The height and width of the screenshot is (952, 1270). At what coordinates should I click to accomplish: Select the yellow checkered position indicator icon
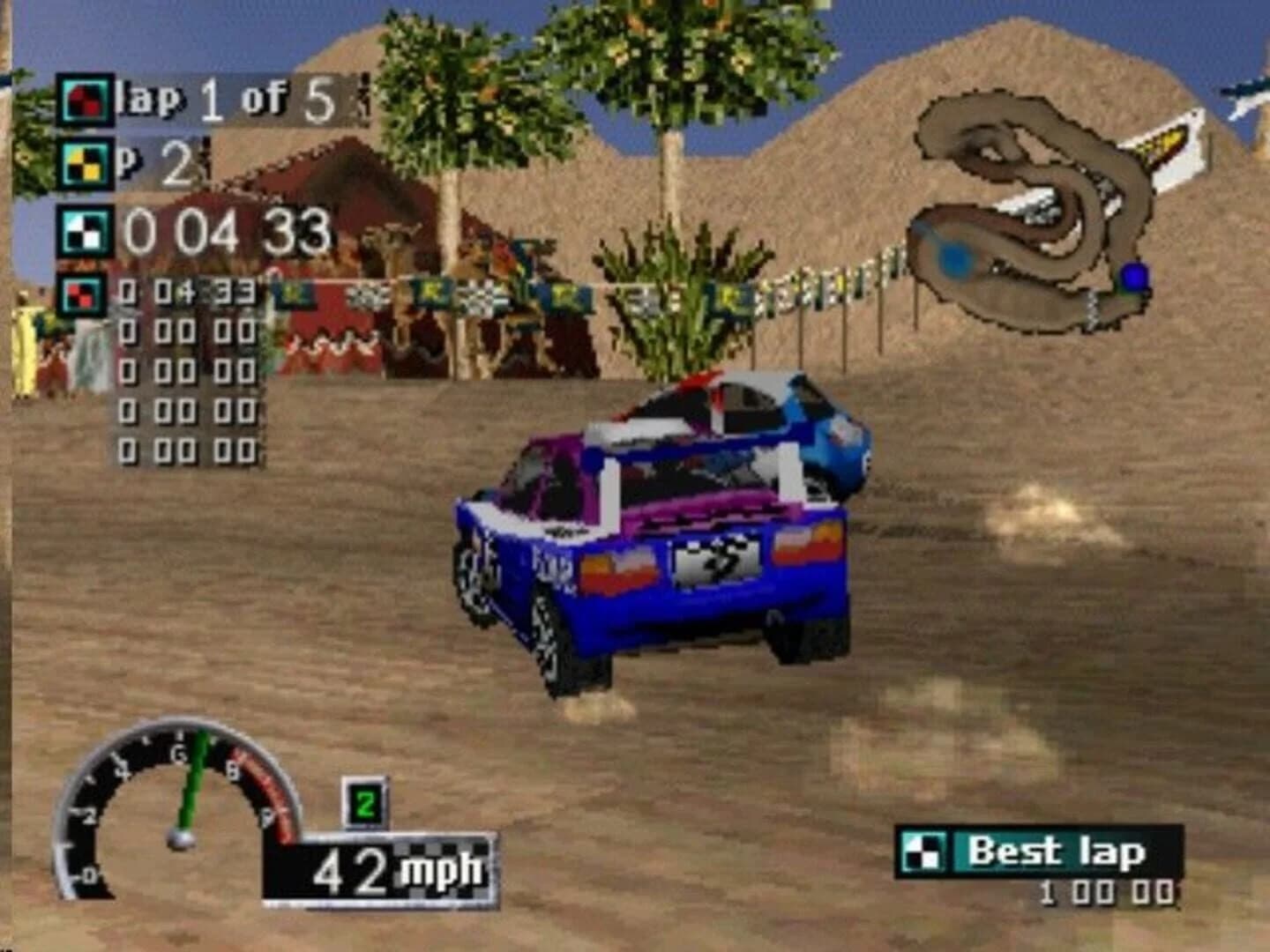click(83, 164)
